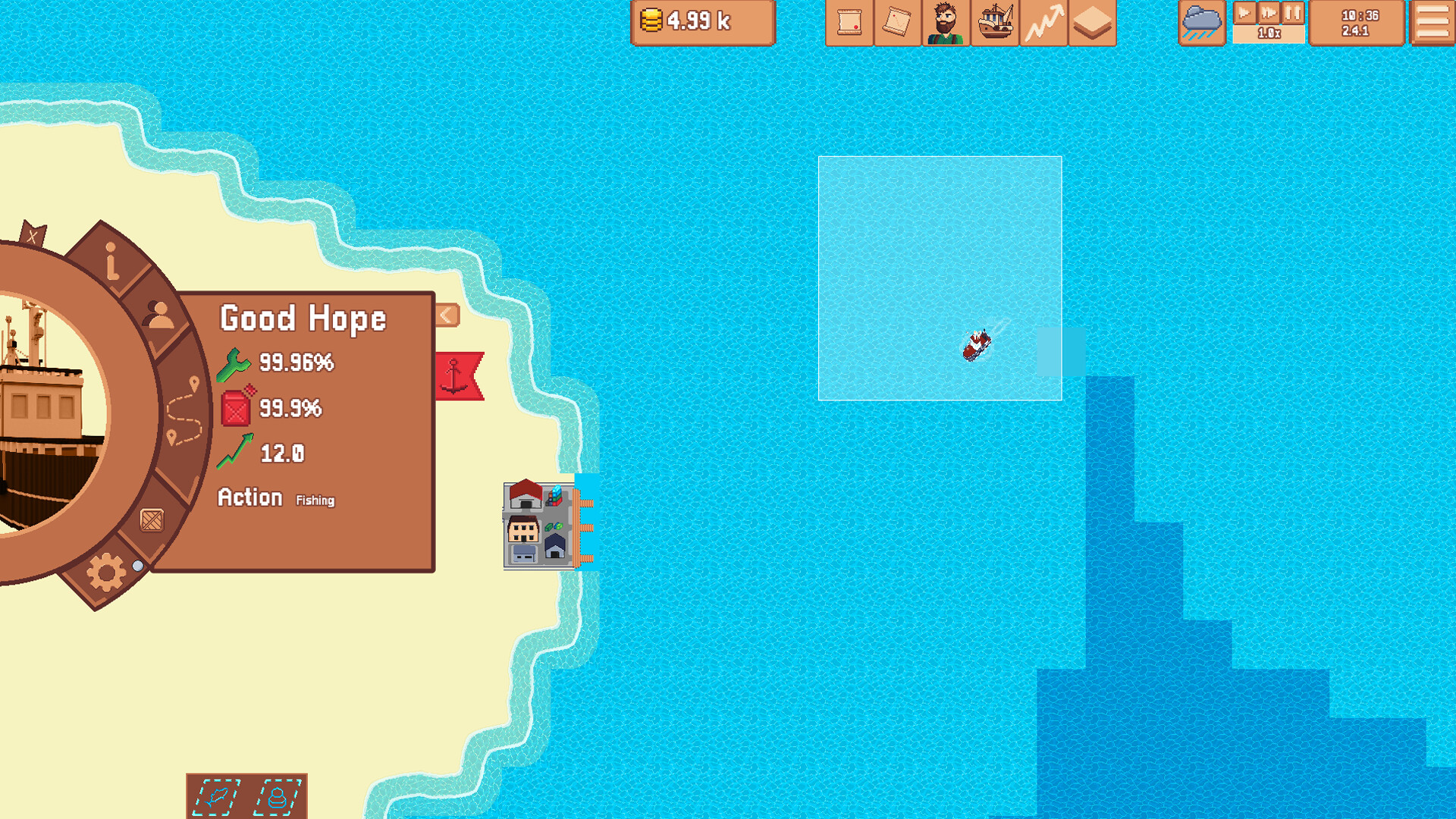1456x819 pixels.
Task: Check the weather forecast cloud icon
Action: click(x=1202, y=23)
